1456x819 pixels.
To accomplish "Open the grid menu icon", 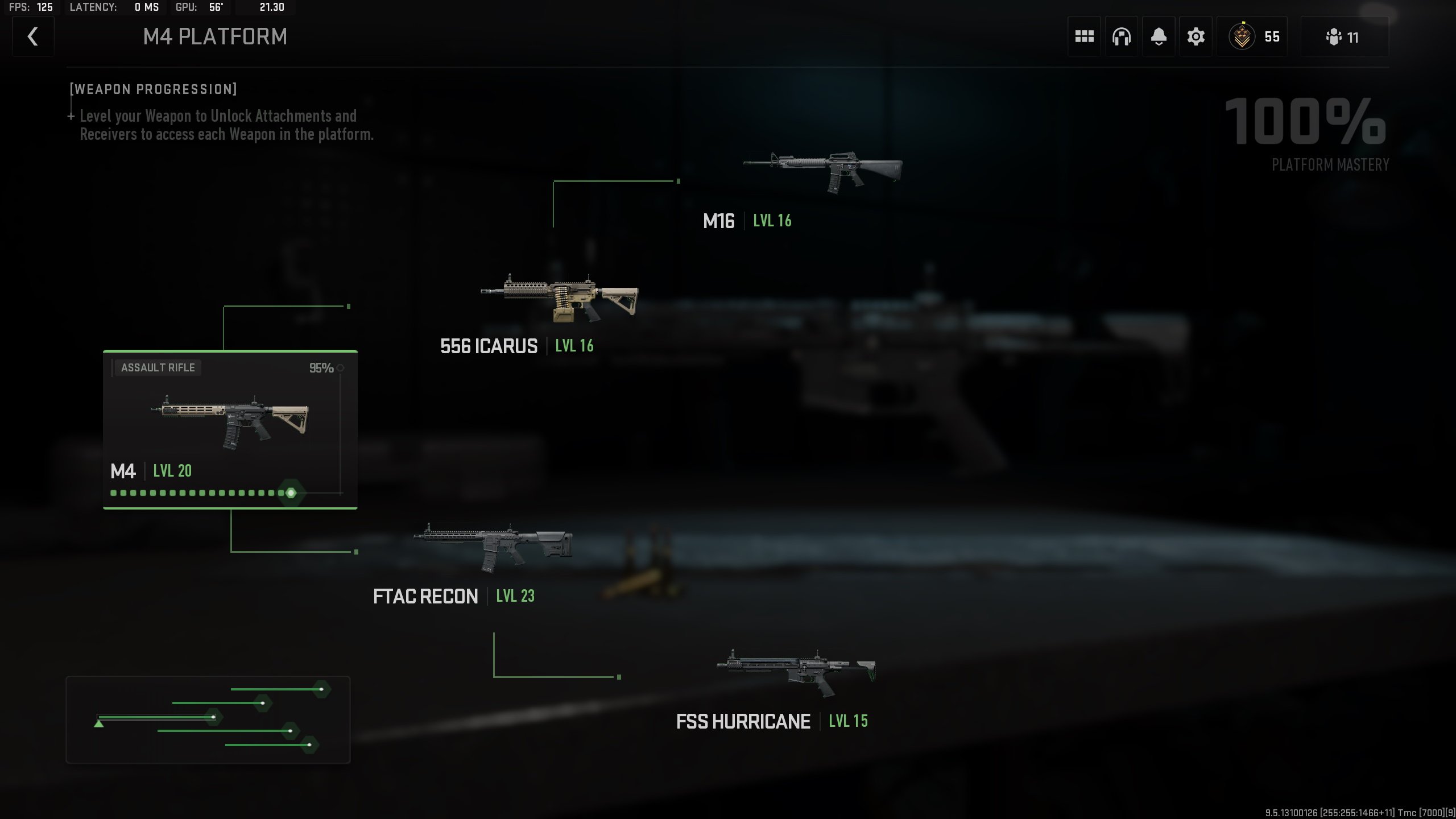I will coord(1084,37).
